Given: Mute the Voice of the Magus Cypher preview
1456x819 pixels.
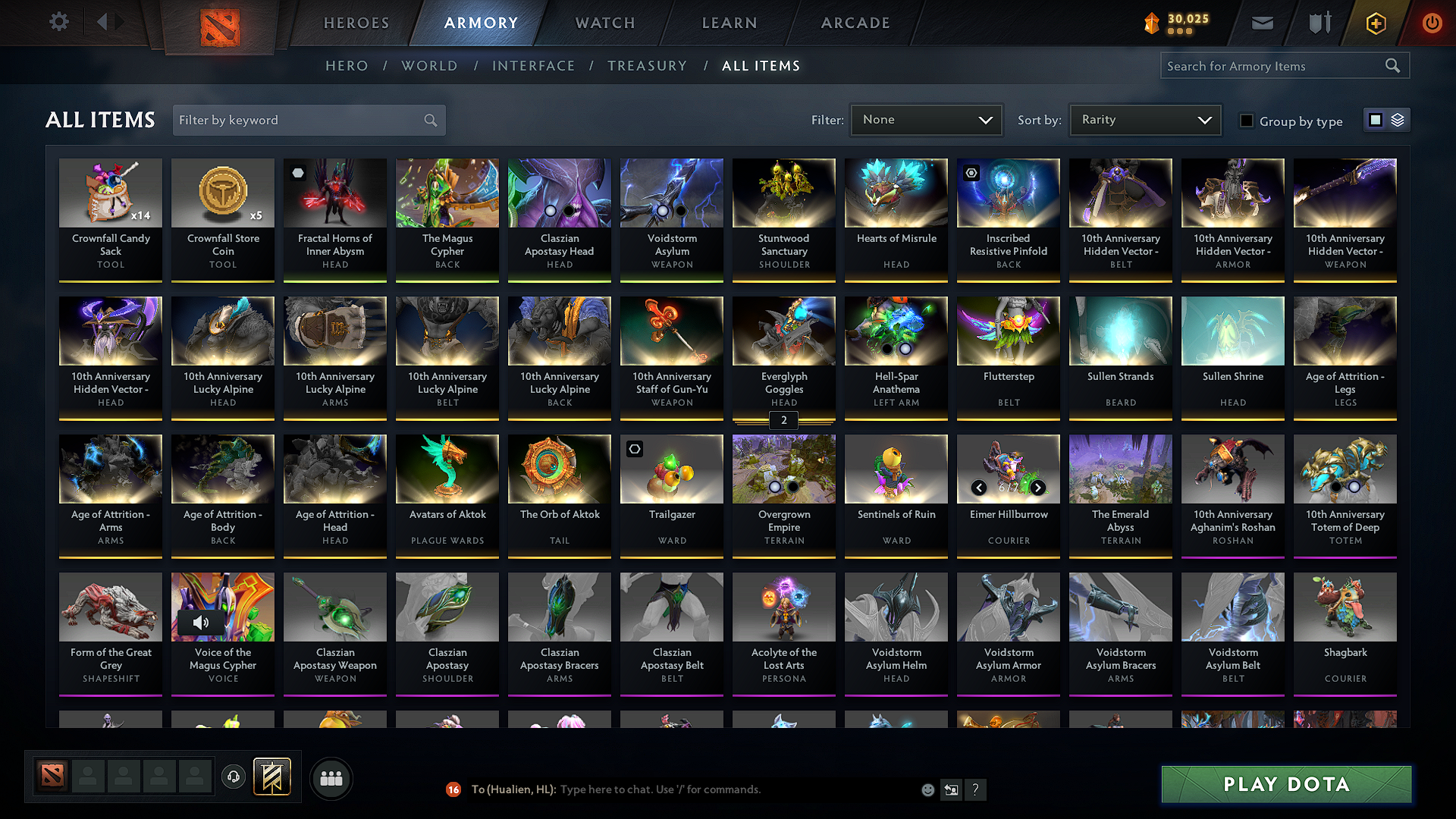Looking at the screenshot, I should pyautogui.click(x=201, y=623).
